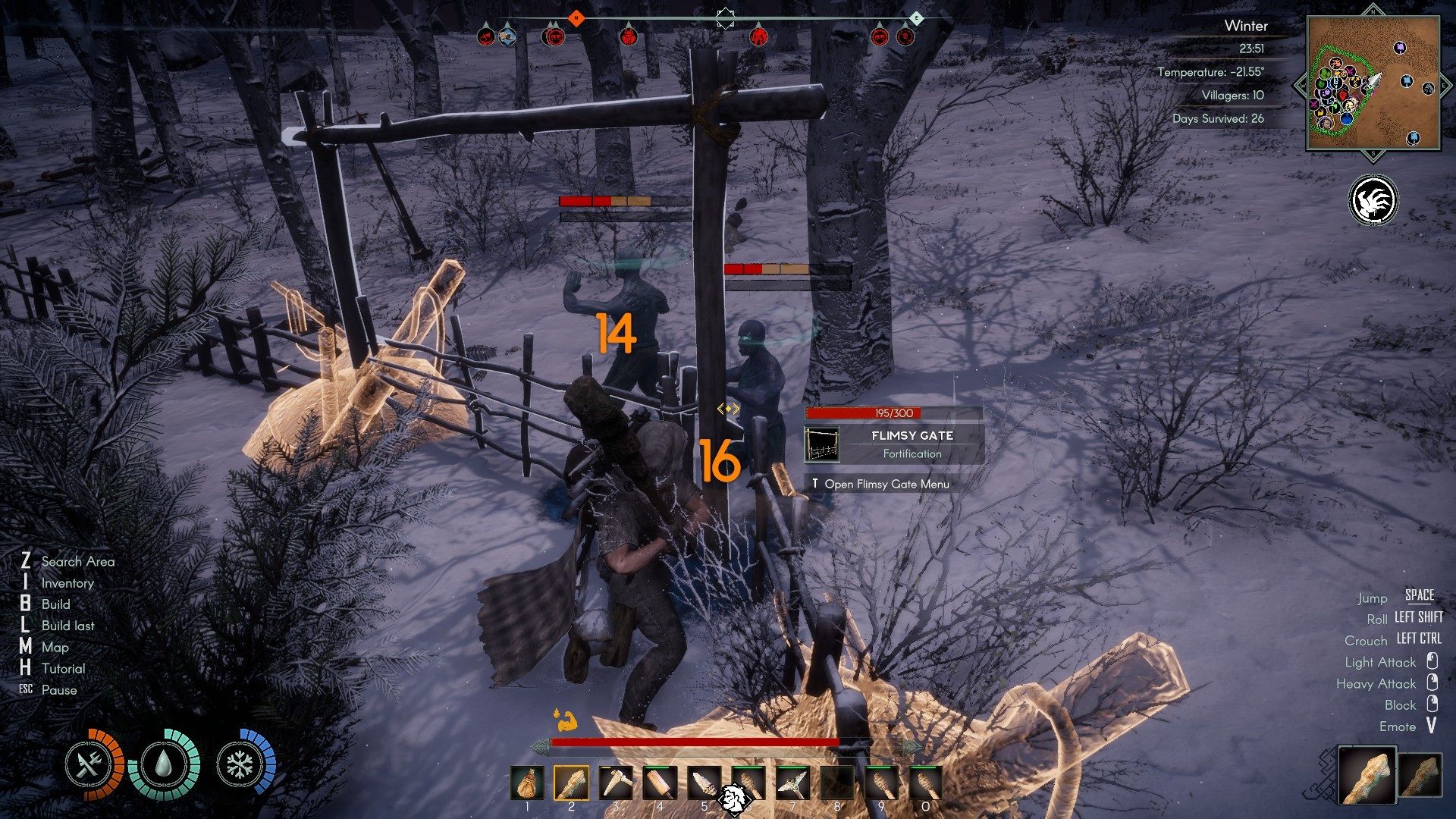Click the Build last keybind entry

(x=67, y=626)
